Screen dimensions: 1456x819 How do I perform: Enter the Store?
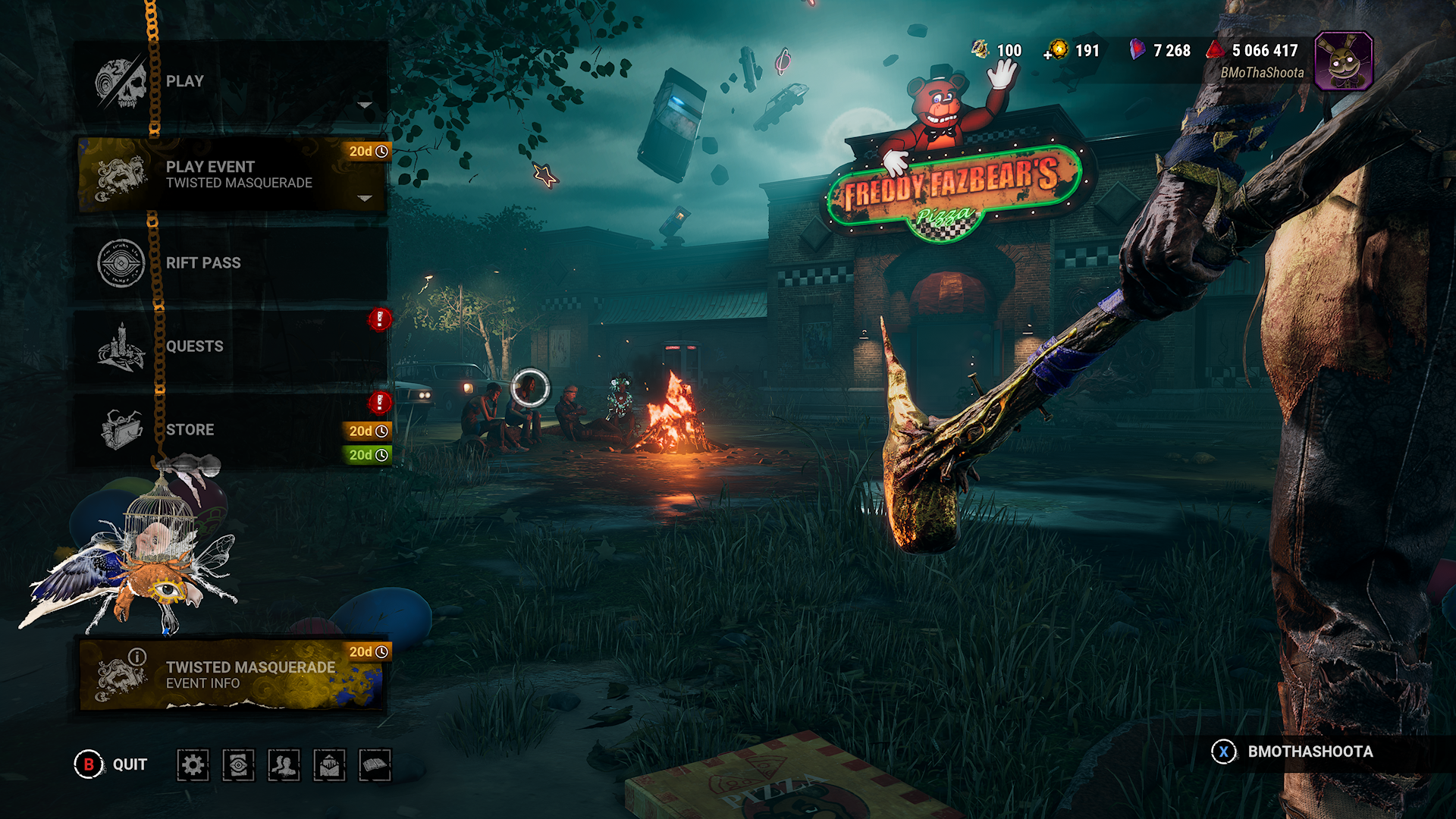coord(231,430)
